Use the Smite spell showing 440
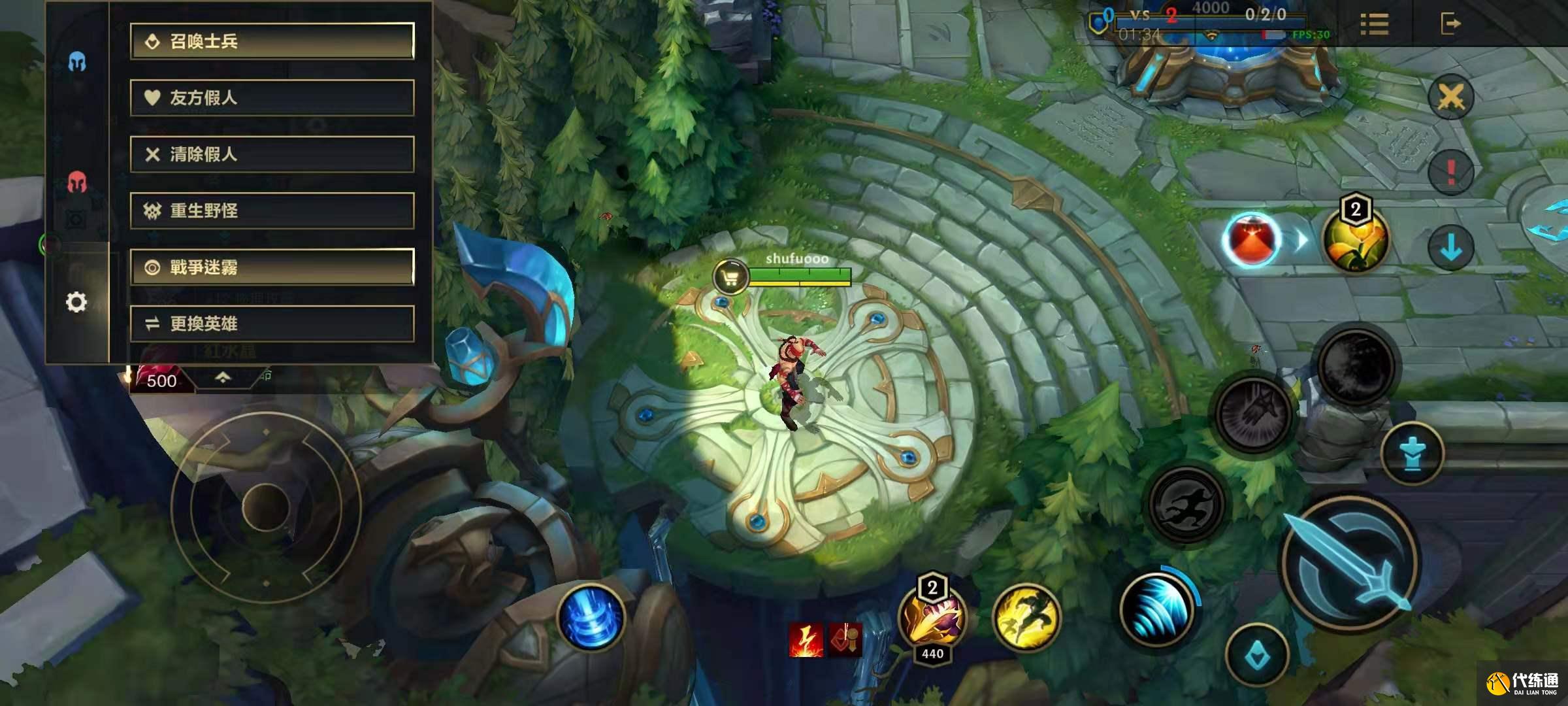 pos(932,617)
